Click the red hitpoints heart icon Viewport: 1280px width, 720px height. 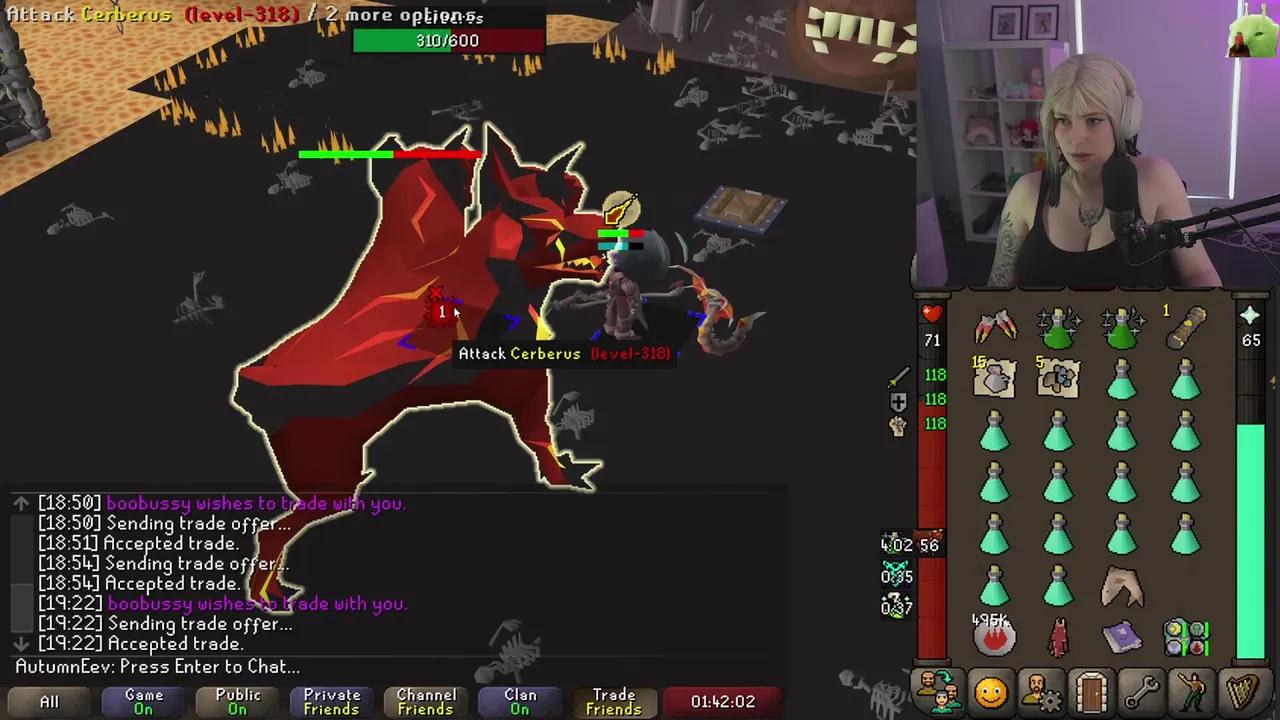pos(930,313)
